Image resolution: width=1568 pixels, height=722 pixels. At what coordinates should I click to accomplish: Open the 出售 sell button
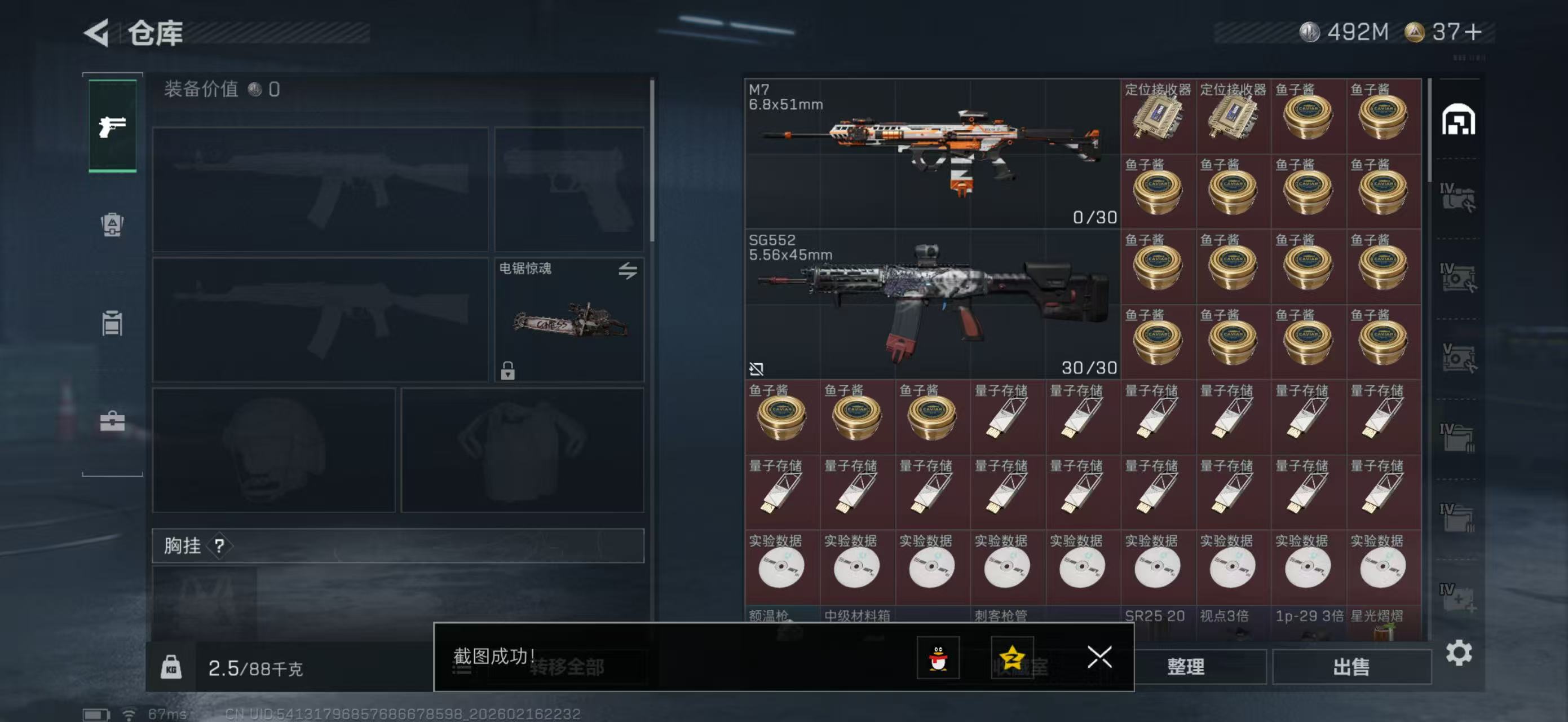tap(1351, 667)
